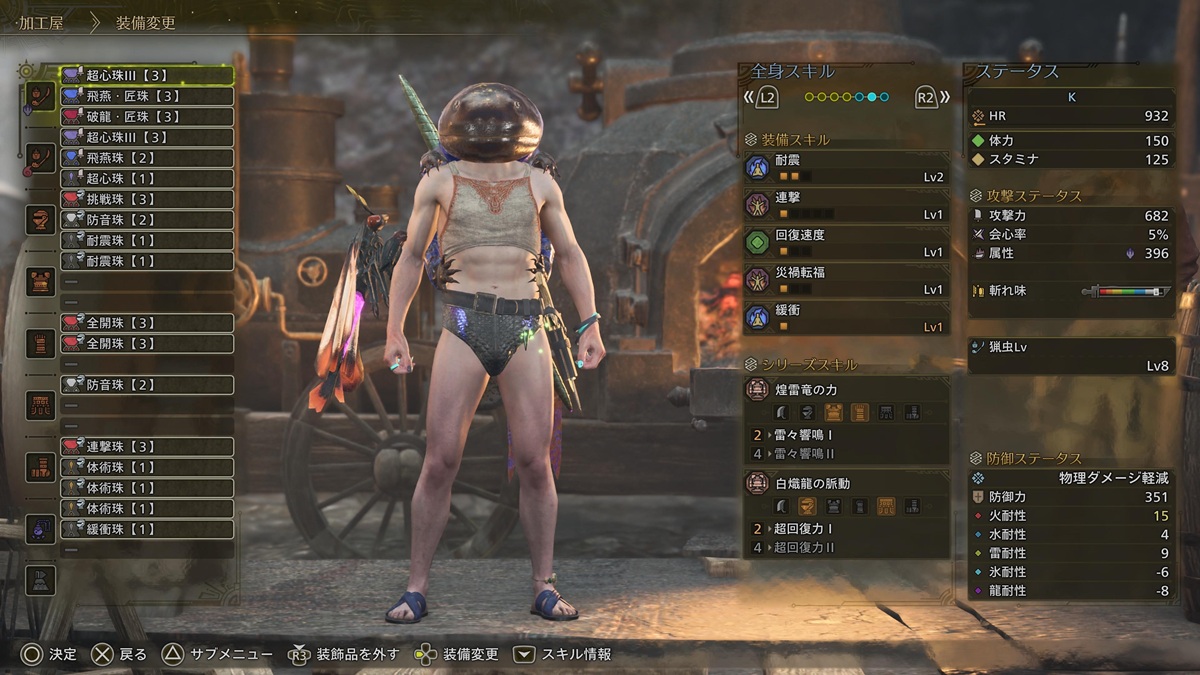This screenshot has height=675, width=1200.
Task: Select the arm gauntlet equipment icon
Action: pyautogui.click(x=41, y=343)
